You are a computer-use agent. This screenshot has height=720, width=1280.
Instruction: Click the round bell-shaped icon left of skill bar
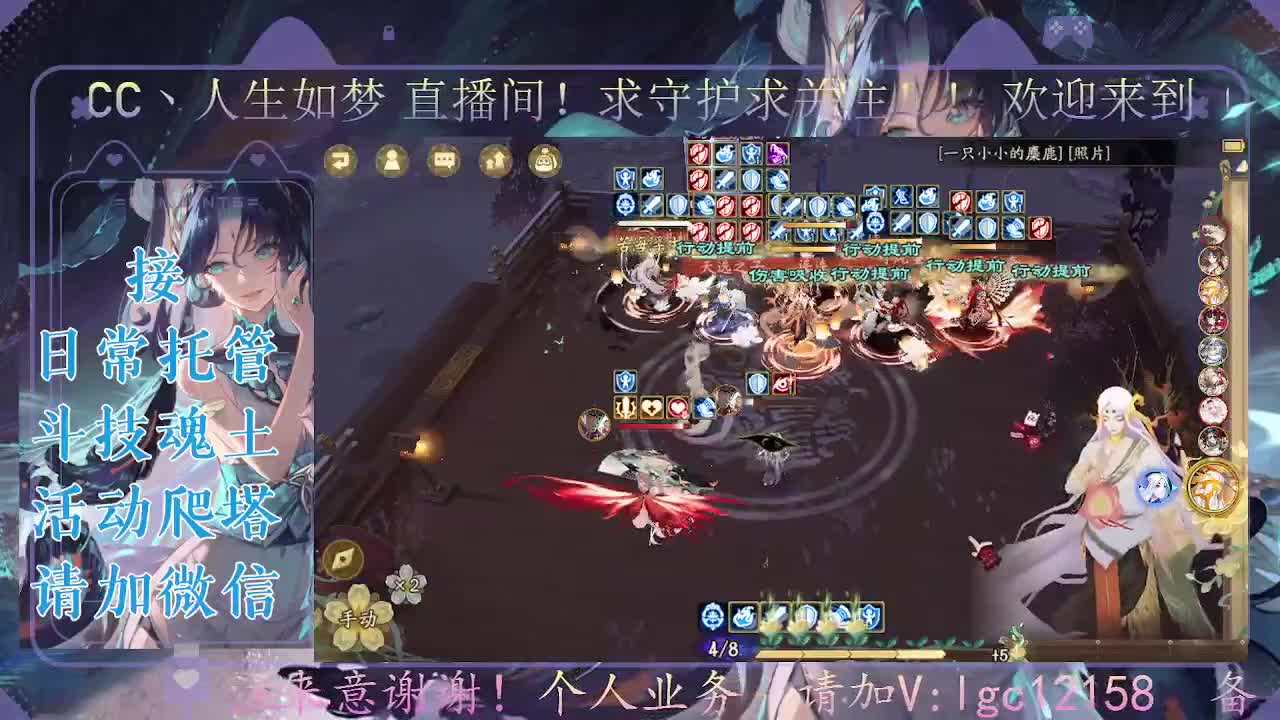pos(712,615)
